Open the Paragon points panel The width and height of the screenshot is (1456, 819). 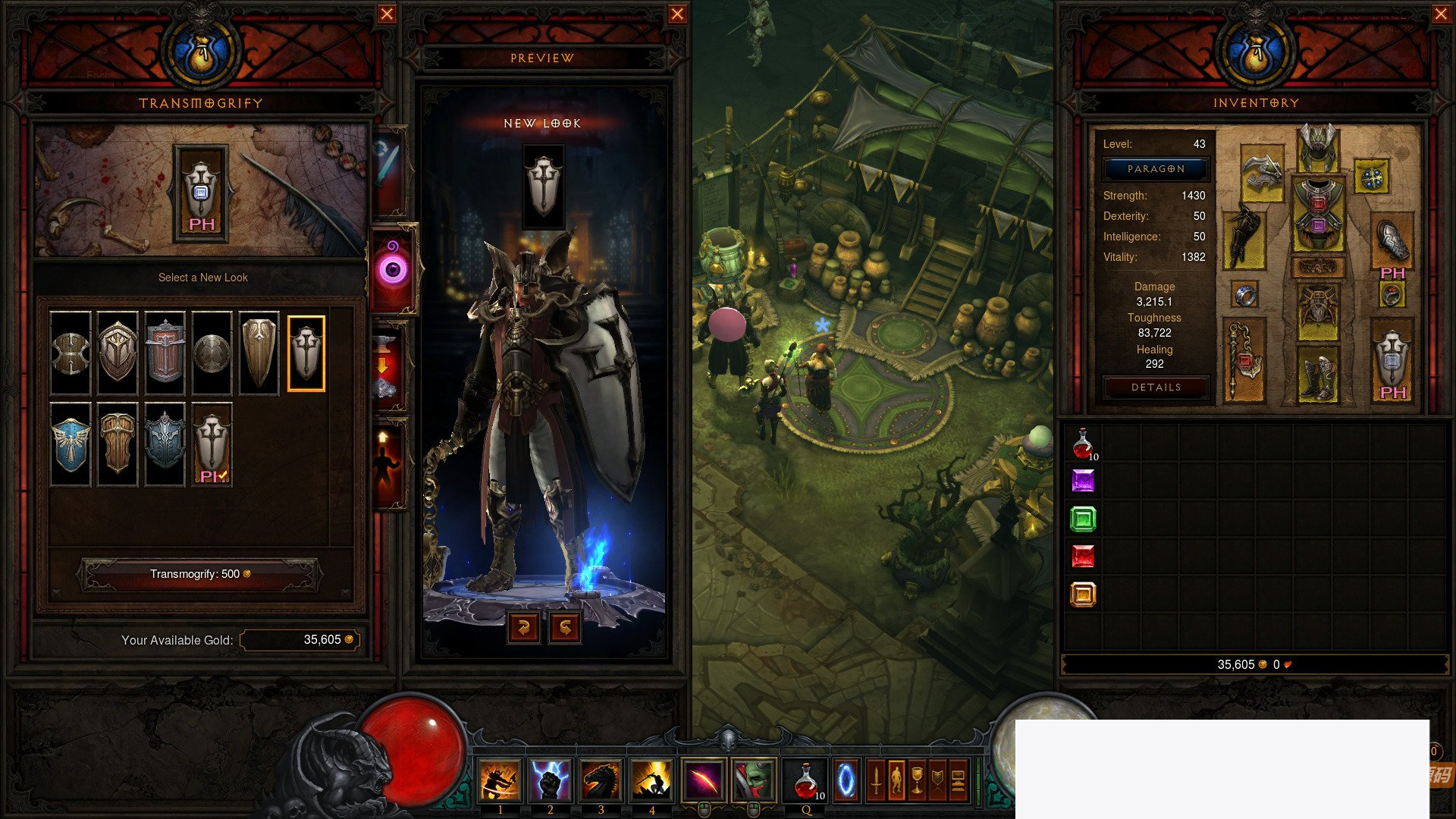coord(1156,169)
